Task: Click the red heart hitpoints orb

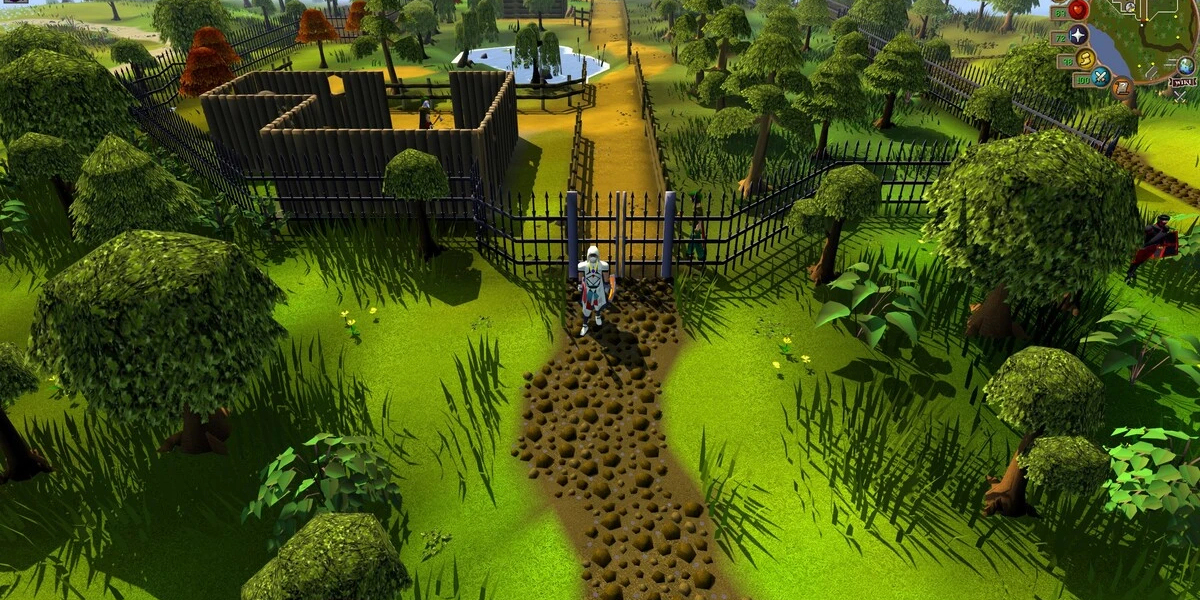Action: pyautogui.click(x=1078, y=10)
